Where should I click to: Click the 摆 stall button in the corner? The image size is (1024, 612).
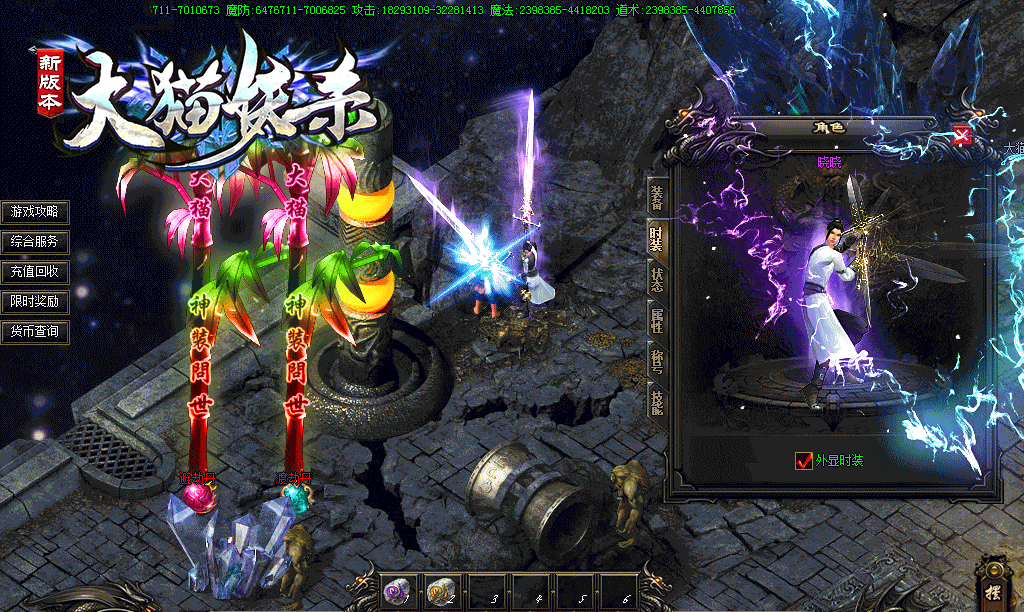[993, 587]
